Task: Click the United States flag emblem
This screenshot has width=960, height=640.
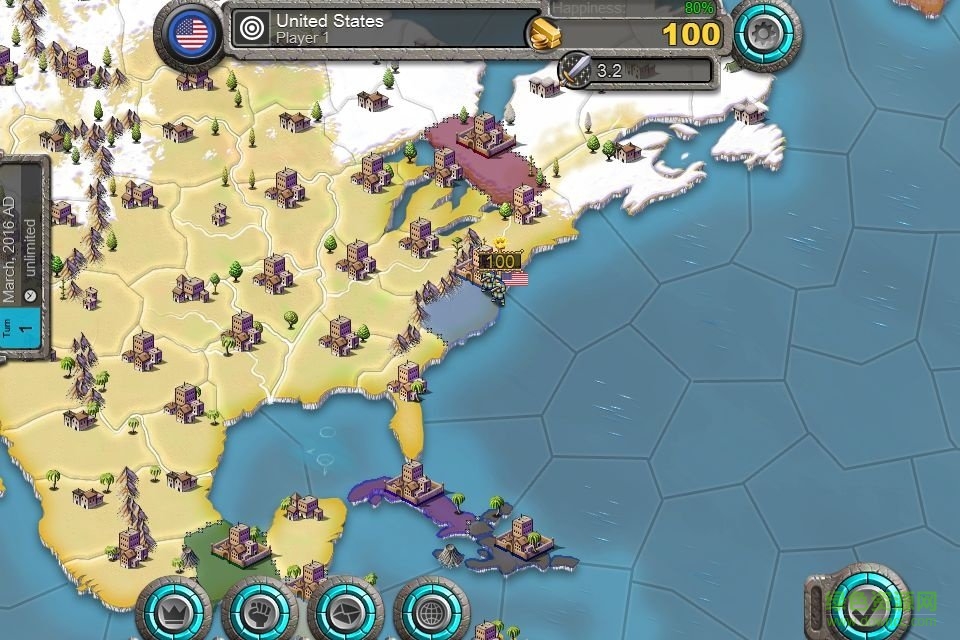Action: [191, 34]
